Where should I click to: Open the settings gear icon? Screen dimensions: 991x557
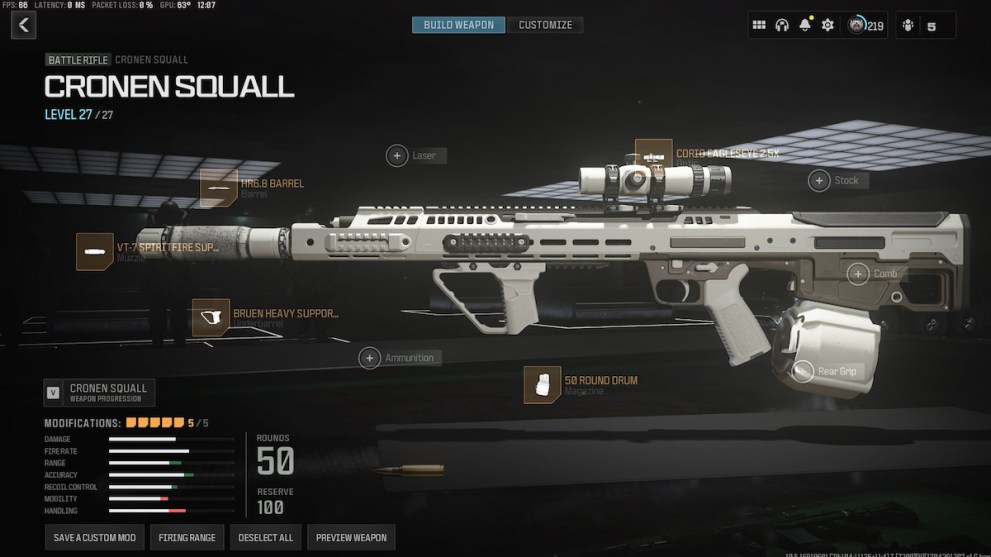click(x=827, y=25)
